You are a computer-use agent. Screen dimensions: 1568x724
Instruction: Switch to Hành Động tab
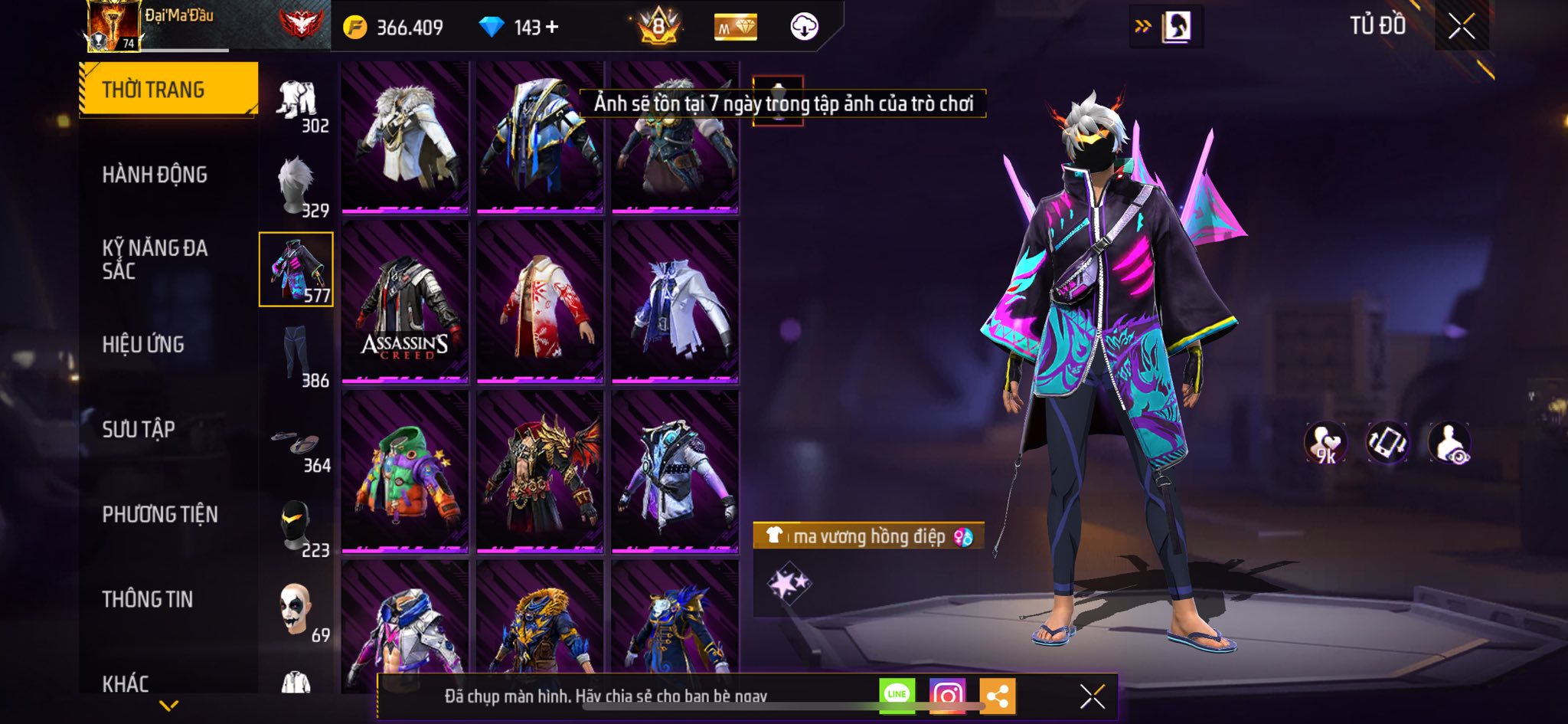(x=155, y=175)
